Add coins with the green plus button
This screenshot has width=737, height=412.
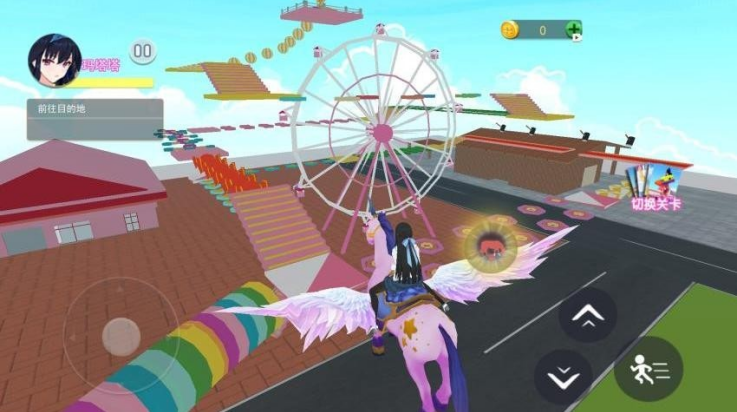pos(573,30)
